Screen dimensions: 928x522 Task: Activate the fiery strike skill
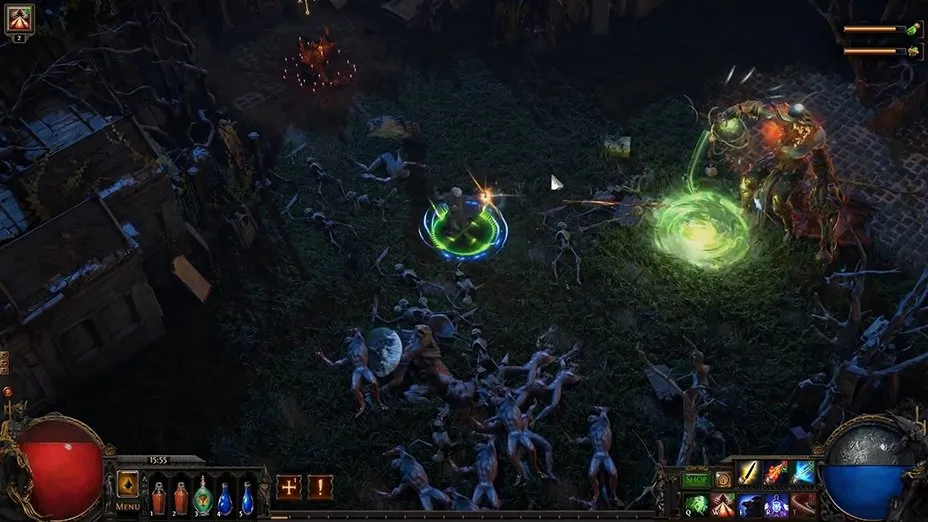click(777, 474)
